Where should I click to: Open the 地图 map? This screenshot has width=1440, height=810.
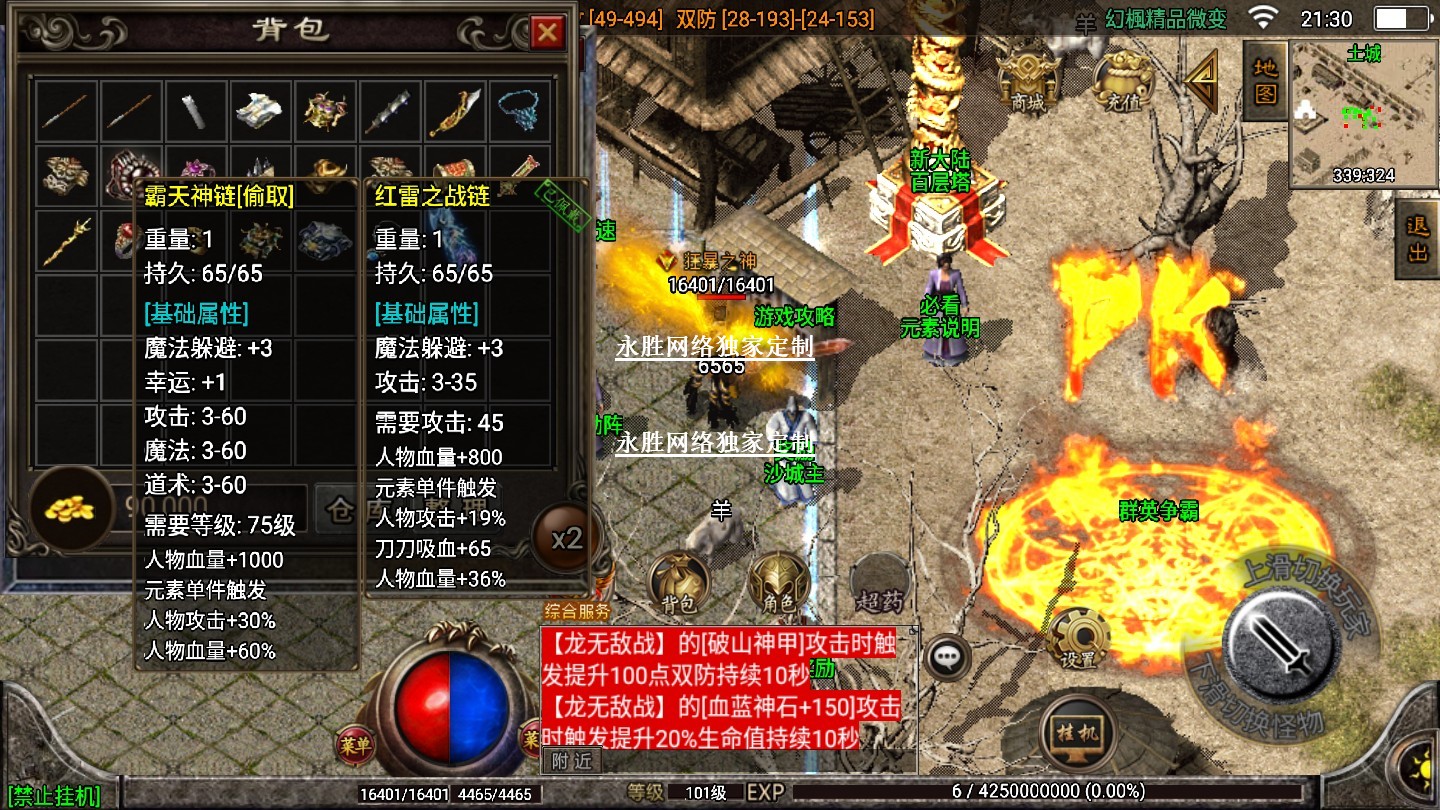[x=1265, y=82]
